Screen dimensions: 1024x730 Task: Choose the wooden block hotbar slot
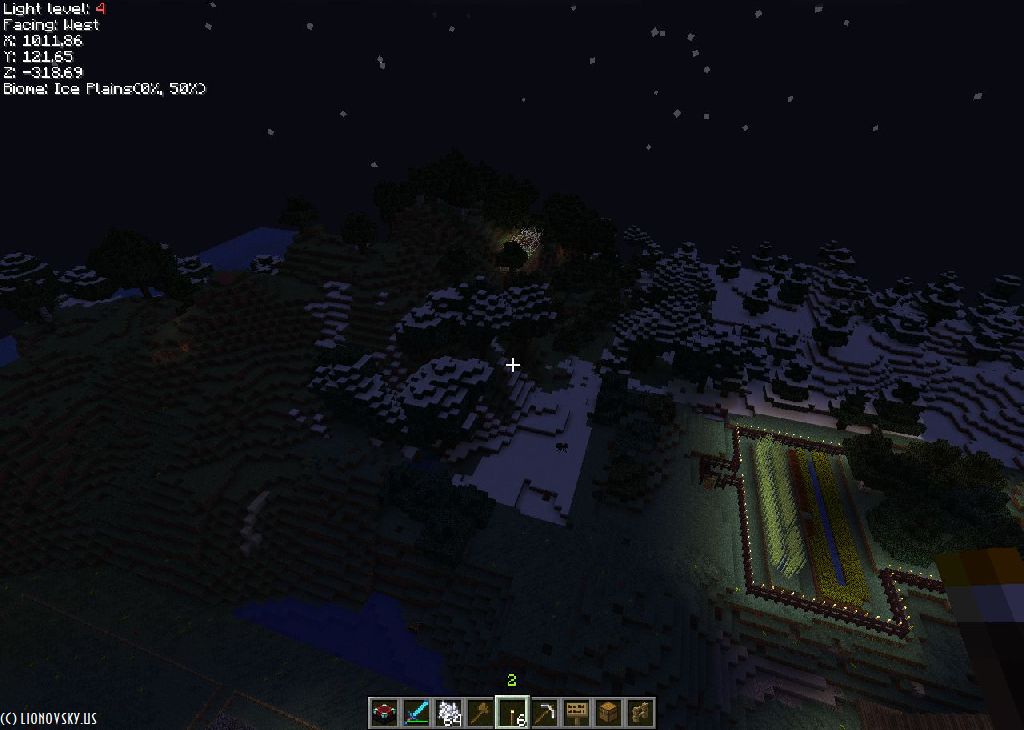coord(608,712)
